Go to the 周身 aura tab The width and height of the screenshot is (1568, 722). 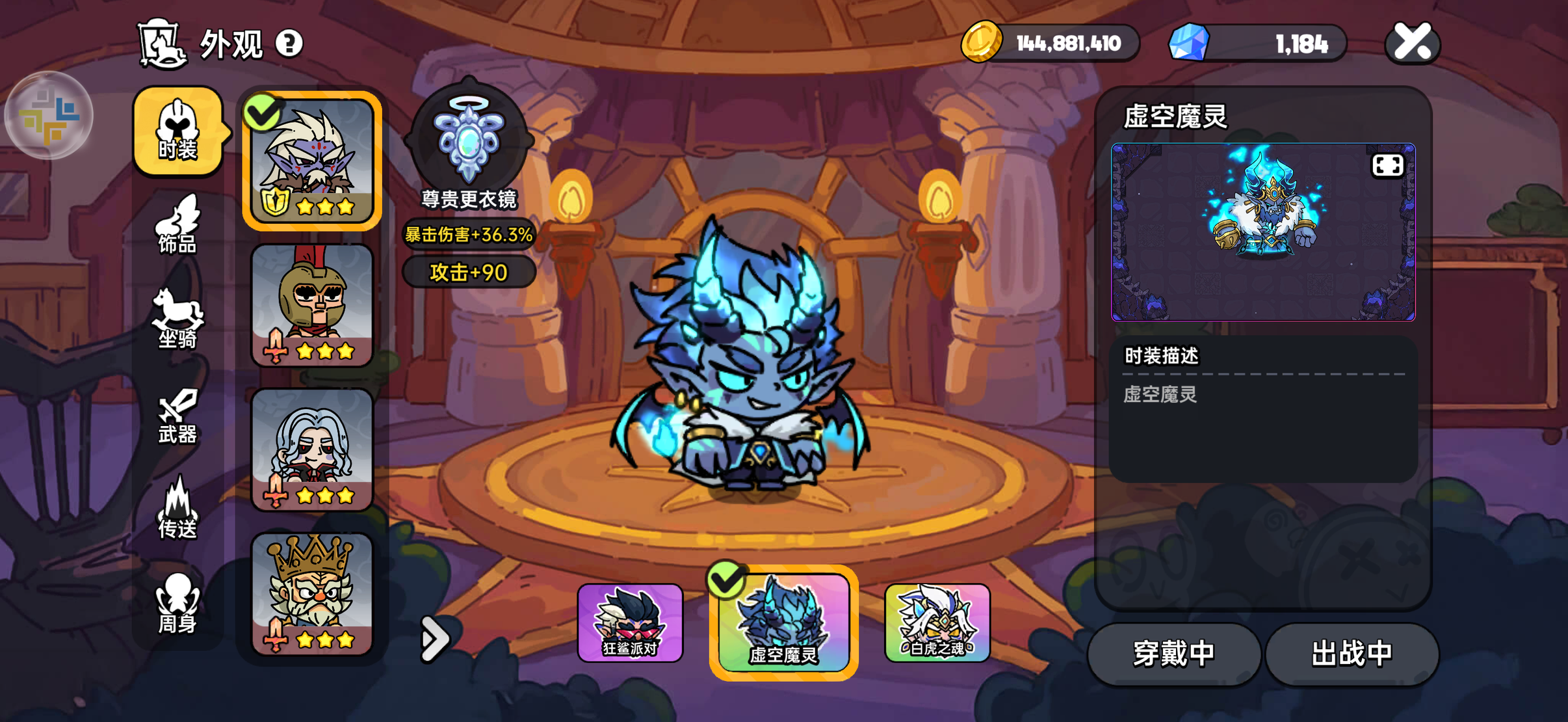coord(177,604)
